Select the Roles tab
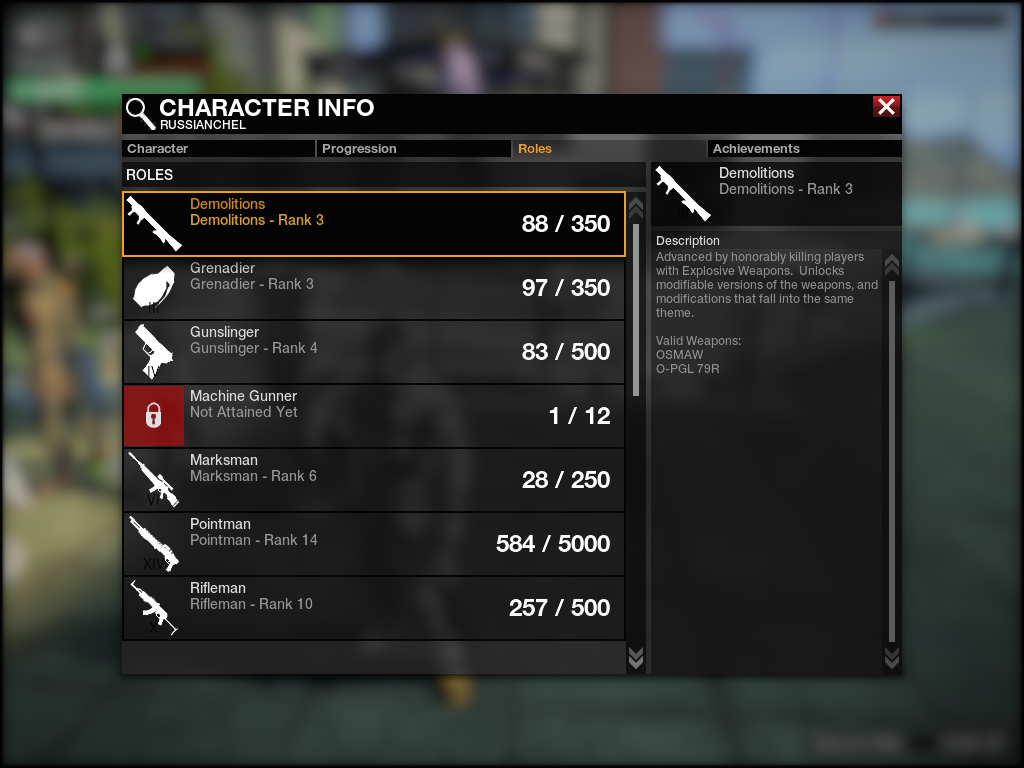The width and height of the screenshot is (1024, 768). [x=609, y=149]
